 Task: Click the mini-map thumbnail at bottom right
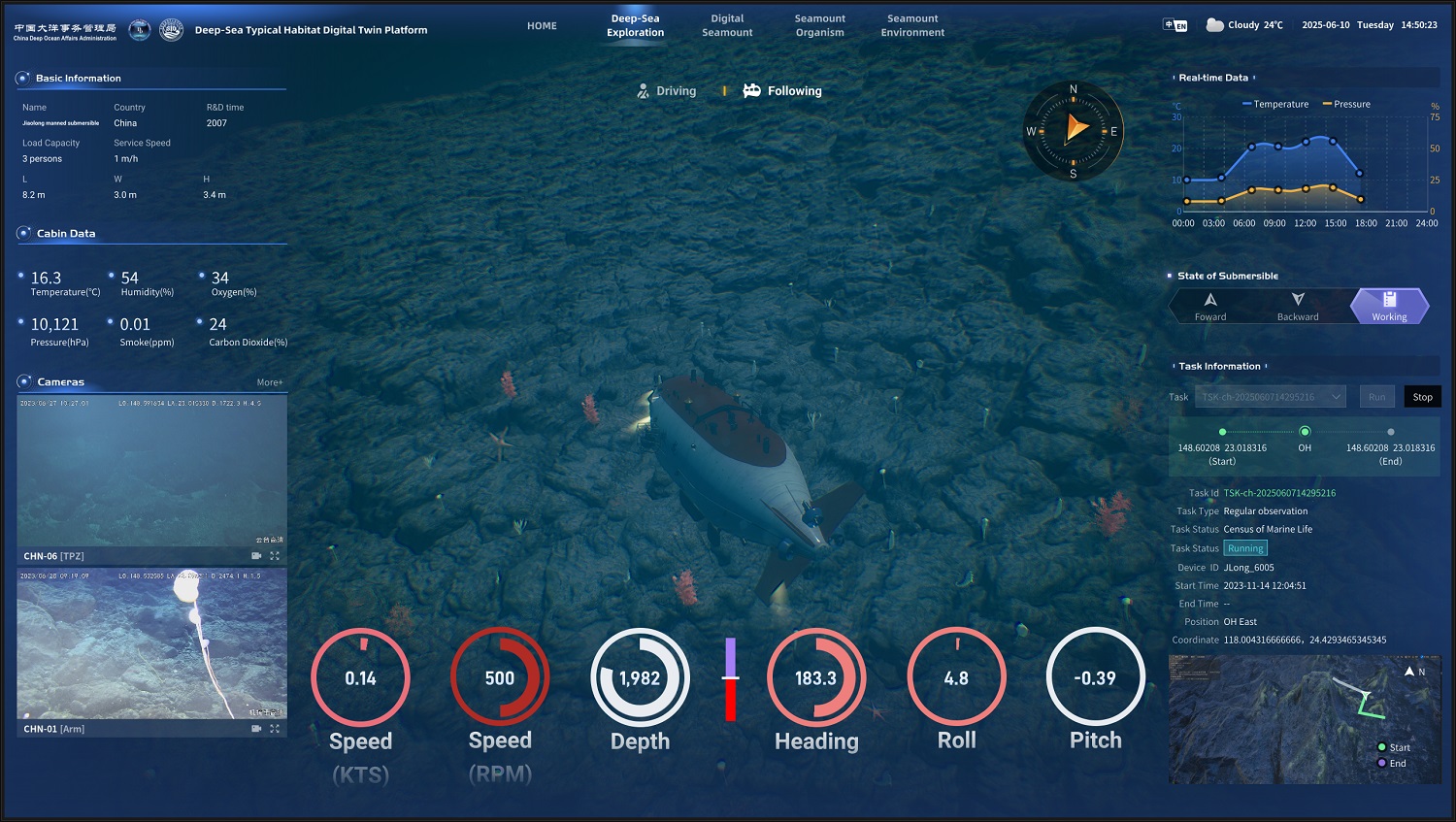(1304, 719)
